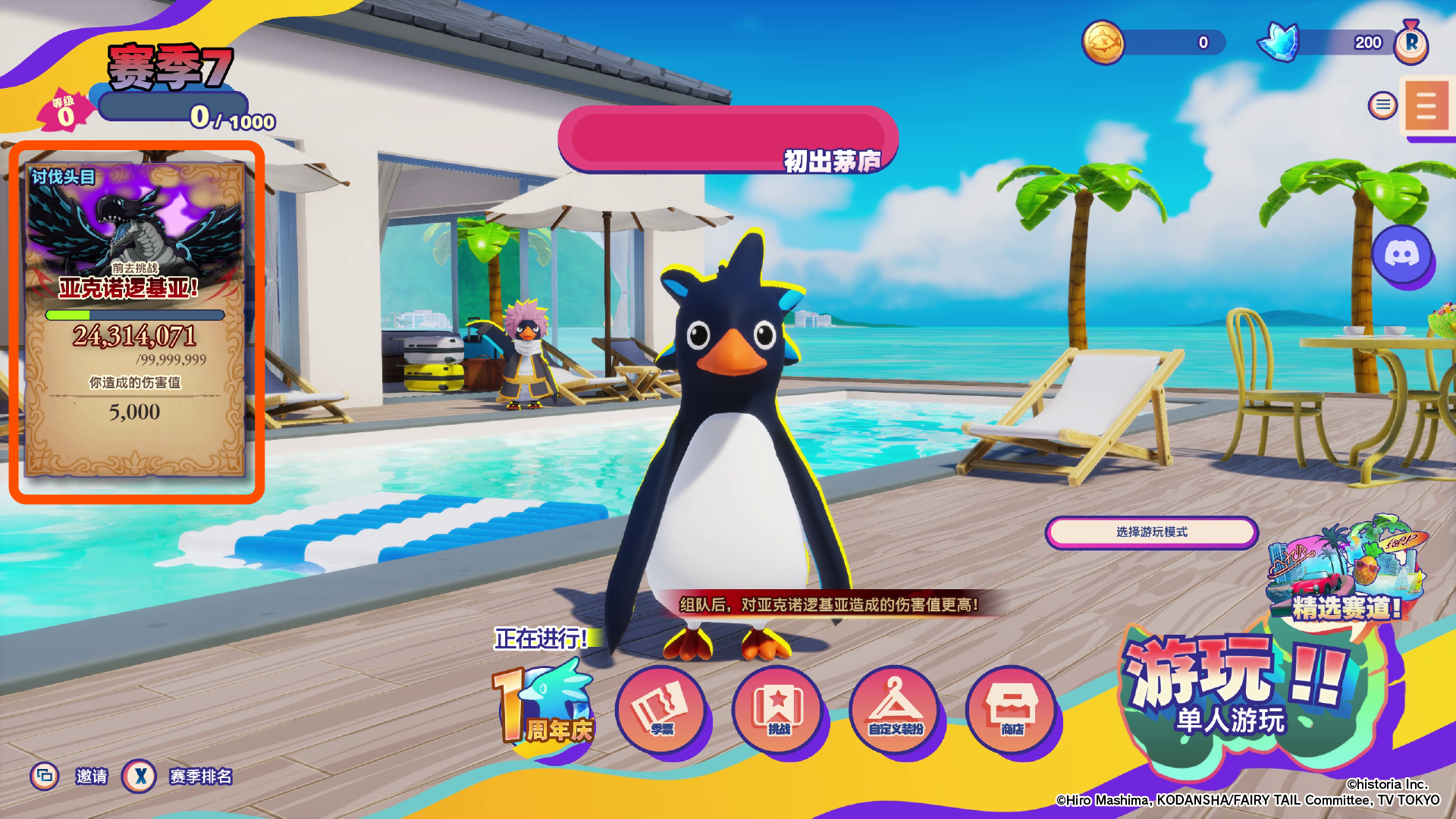
Task: Click the round blue list icon
Action: pyautogui.click(x=1382, y=105)
